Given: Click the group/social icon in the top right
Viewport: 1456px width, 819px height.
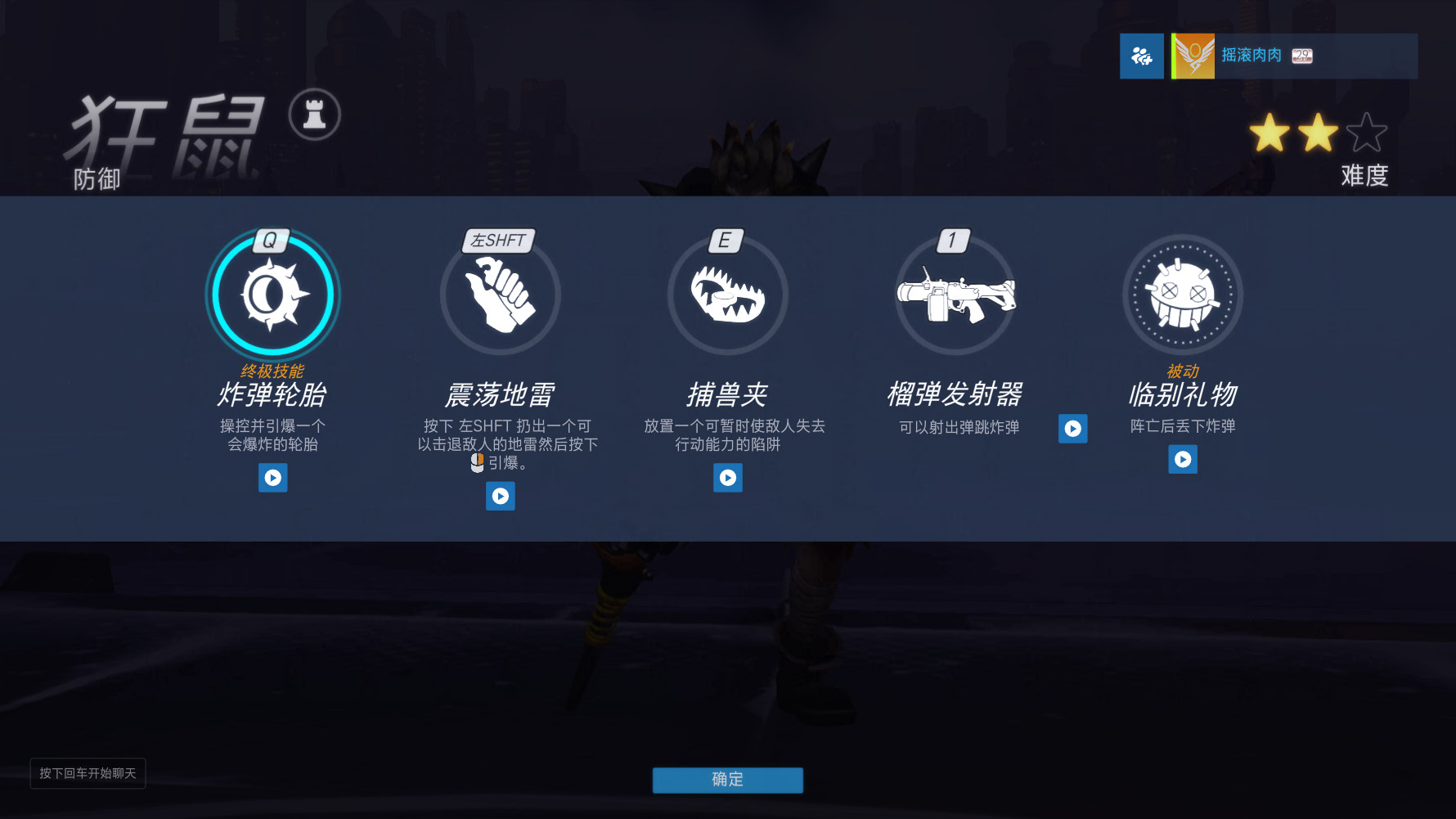Looking at the screenshot, I should 1142,56.
